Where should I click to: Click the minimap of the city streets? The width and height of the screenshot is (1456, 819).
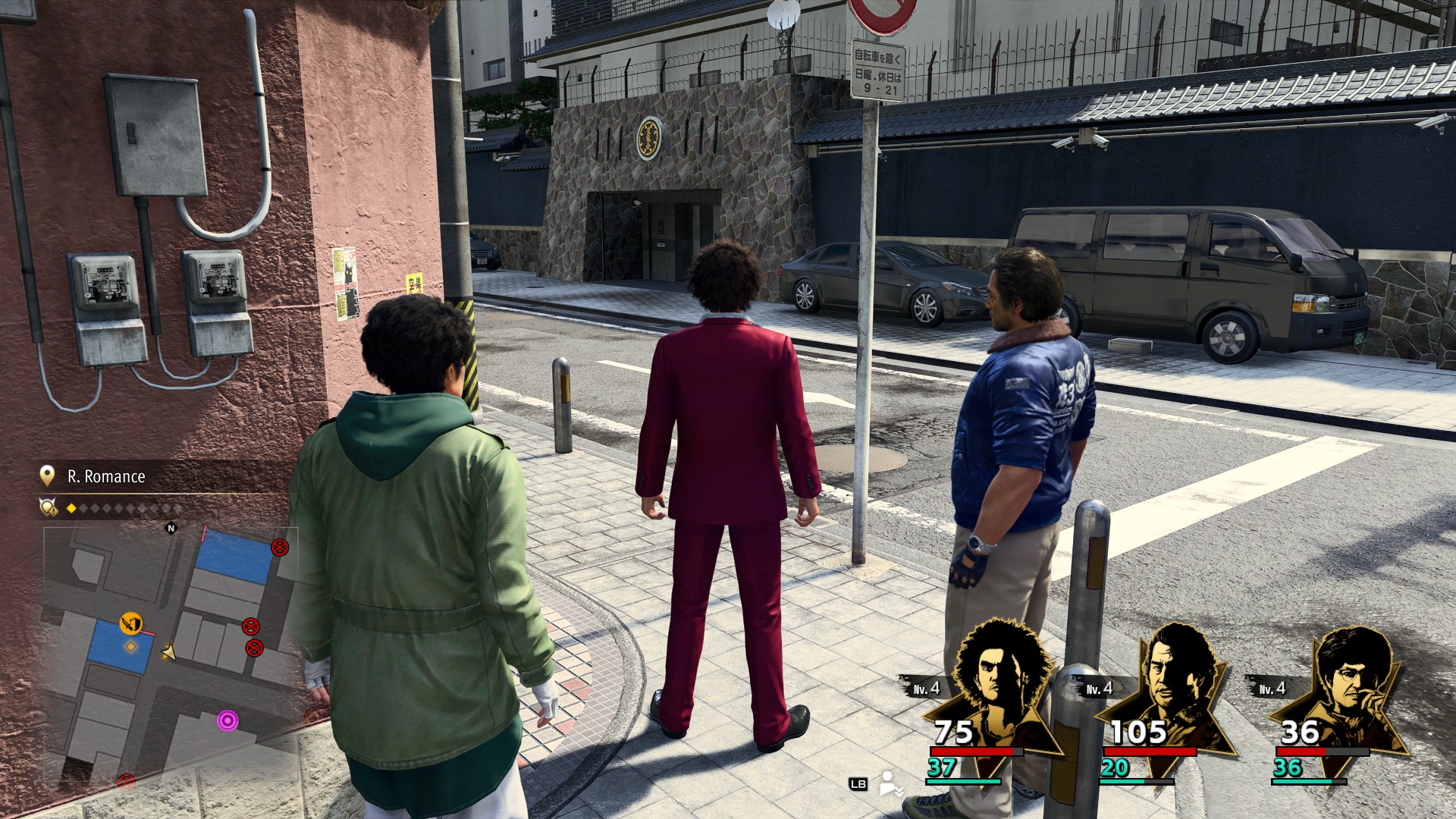(171, 652)
